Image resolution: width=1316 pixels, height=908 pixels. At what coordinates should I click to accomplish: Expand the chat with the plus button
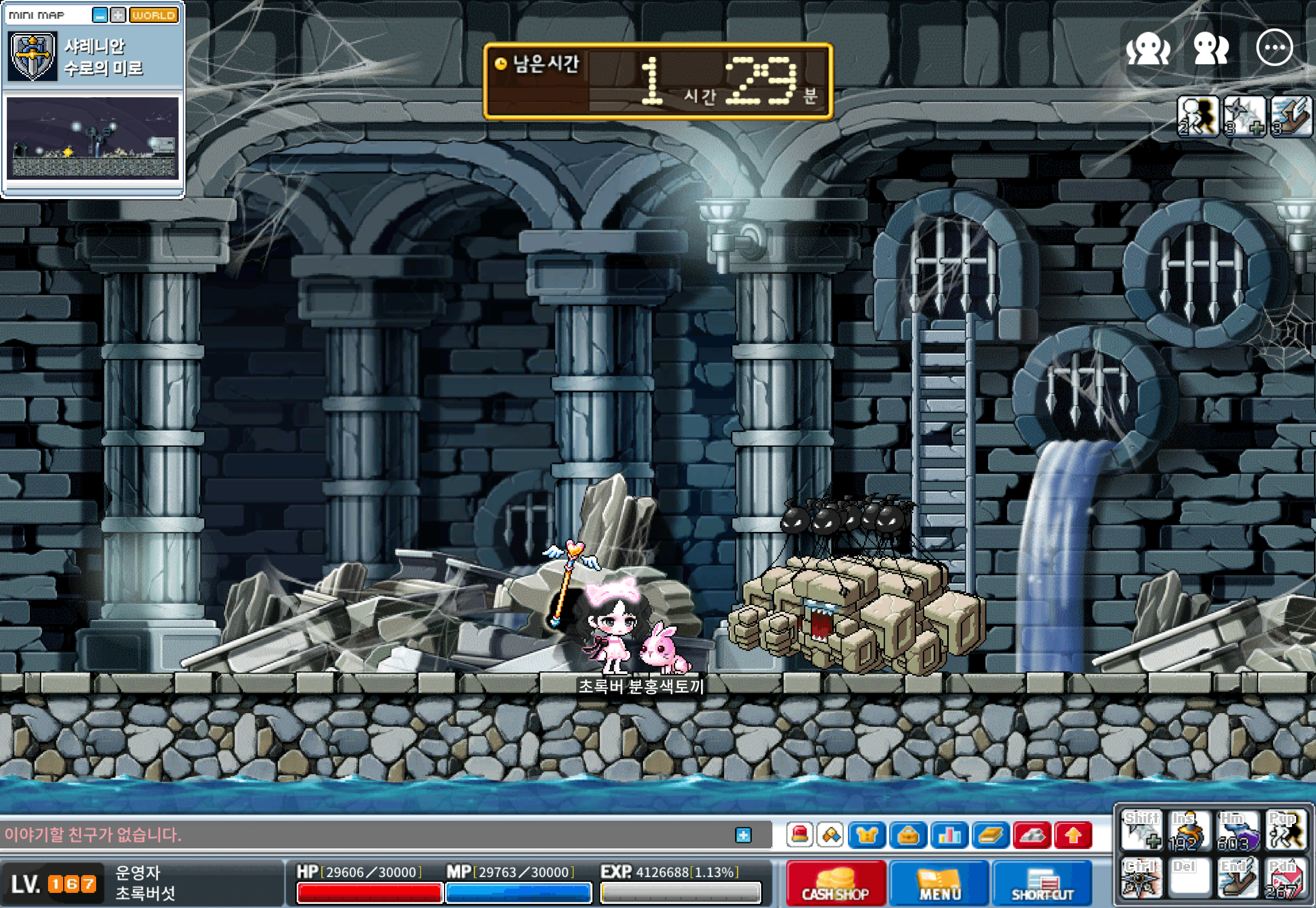pos(743,835)
